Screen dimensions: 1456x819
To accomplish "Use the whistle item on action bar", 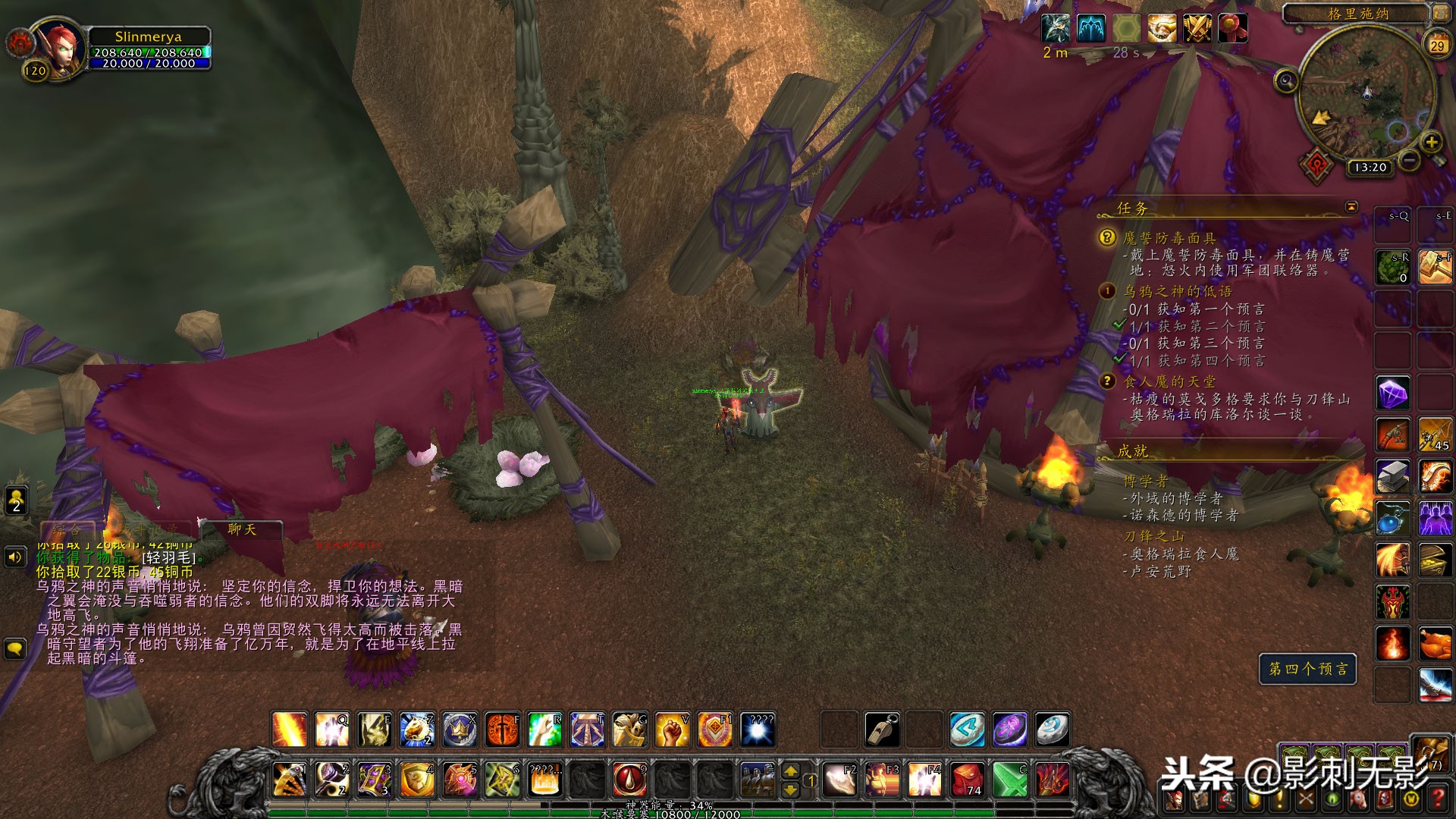I will tap(883, 730).
